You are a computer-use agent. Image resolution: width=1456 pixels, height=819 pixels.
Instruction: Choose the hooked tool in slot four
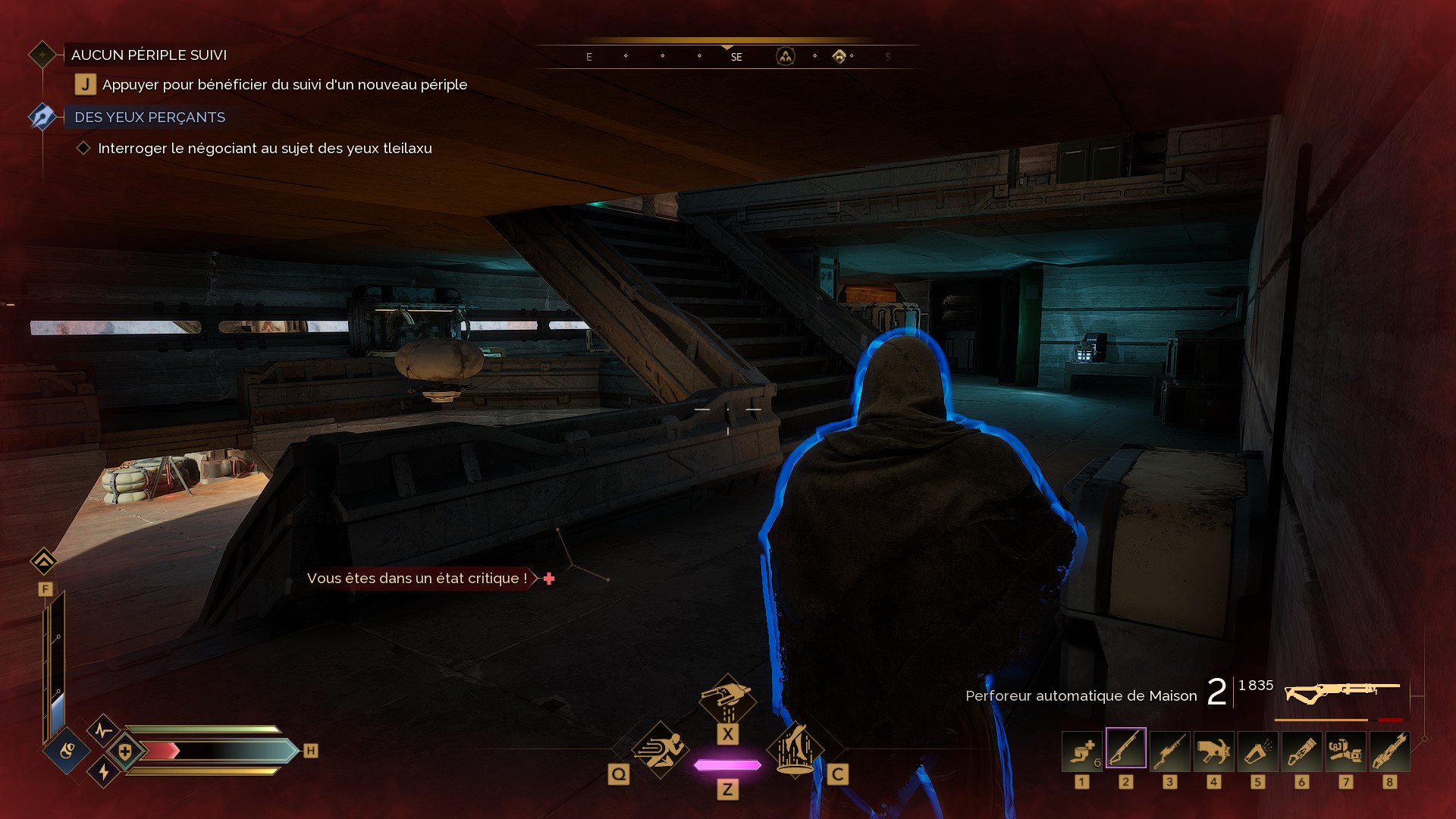[1213, 752]
